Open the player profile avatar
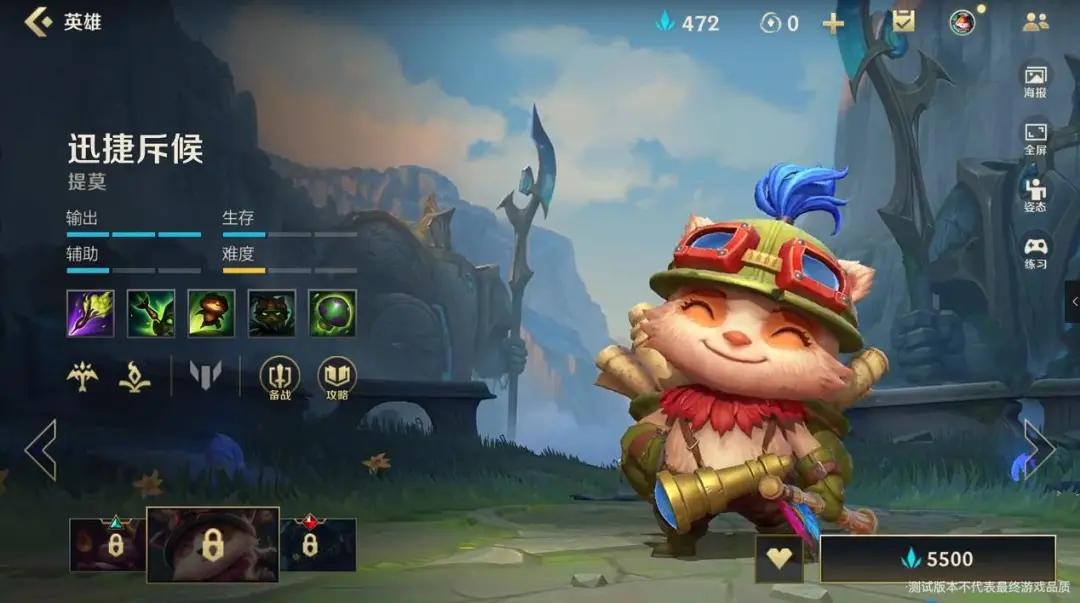Image resolution: width=1080 pixels, height=603 pixels. 962,22
